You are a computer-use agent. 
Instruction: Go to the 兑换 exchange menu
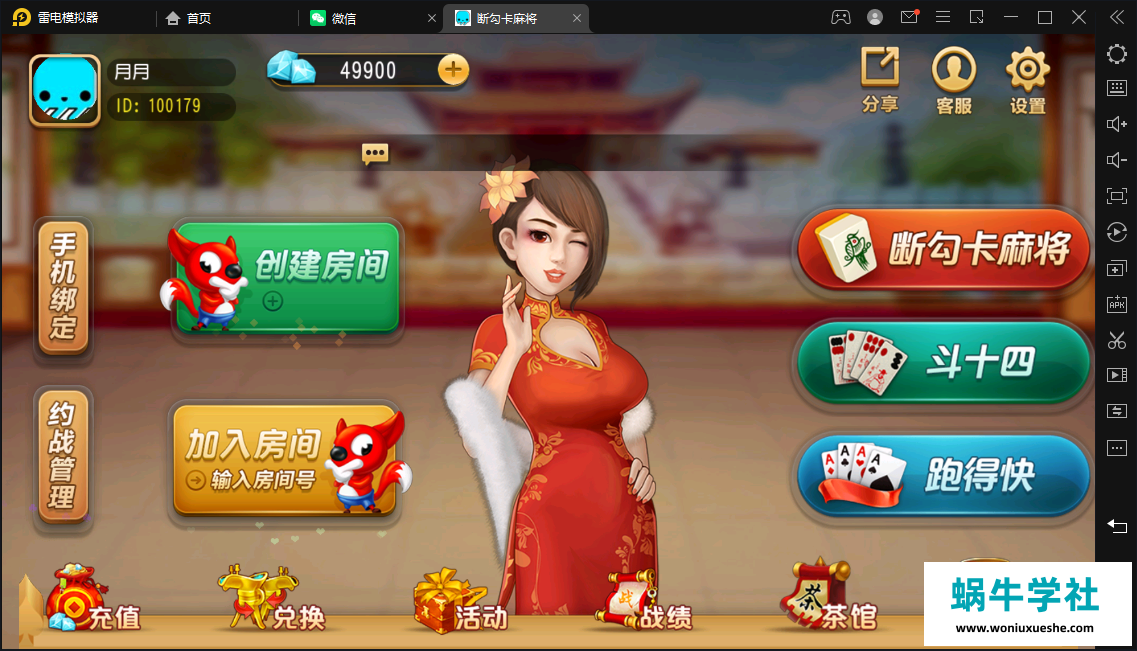tap(272, 604)
